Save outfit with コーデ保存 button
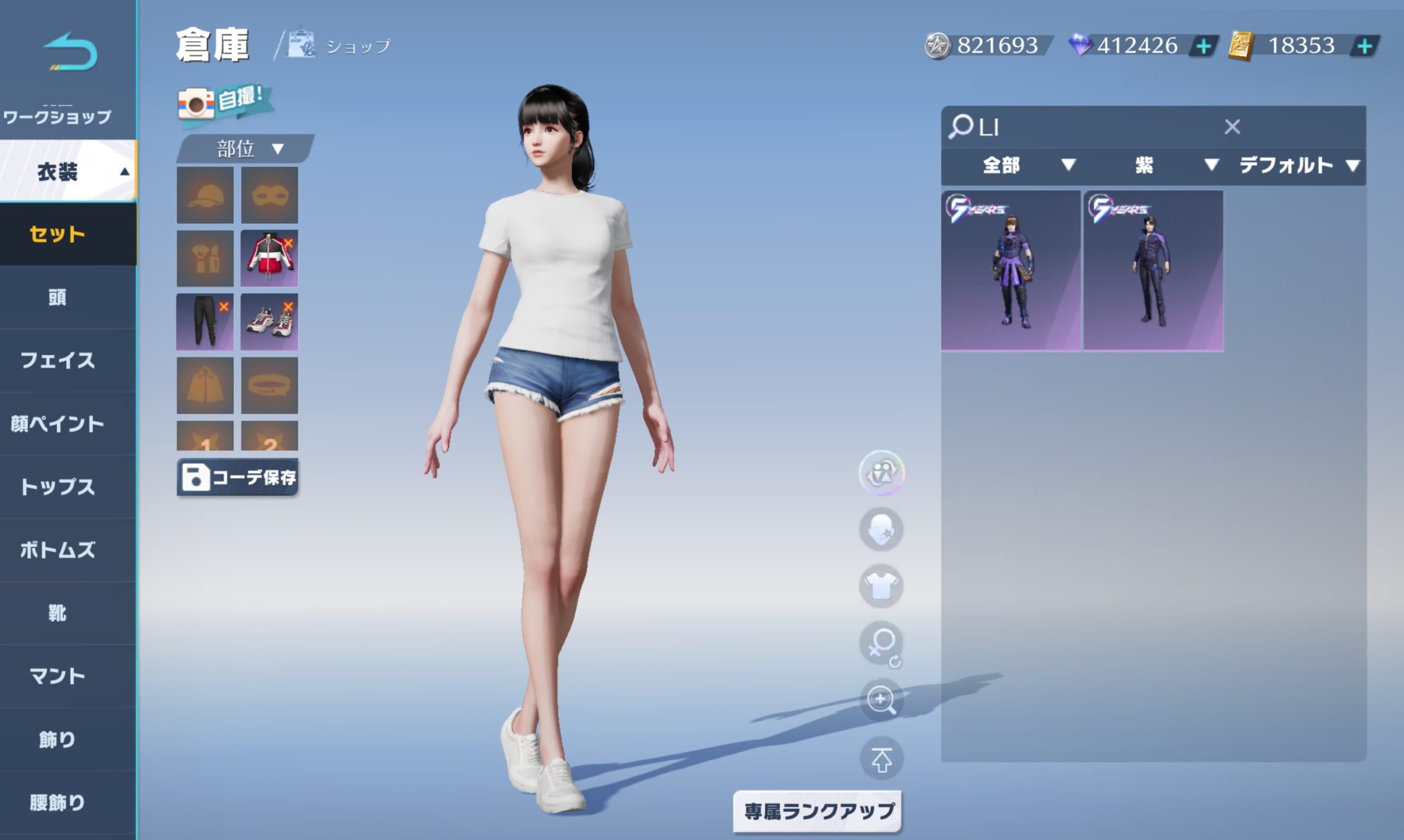1404x840 pixels. (x=238, y=477)
